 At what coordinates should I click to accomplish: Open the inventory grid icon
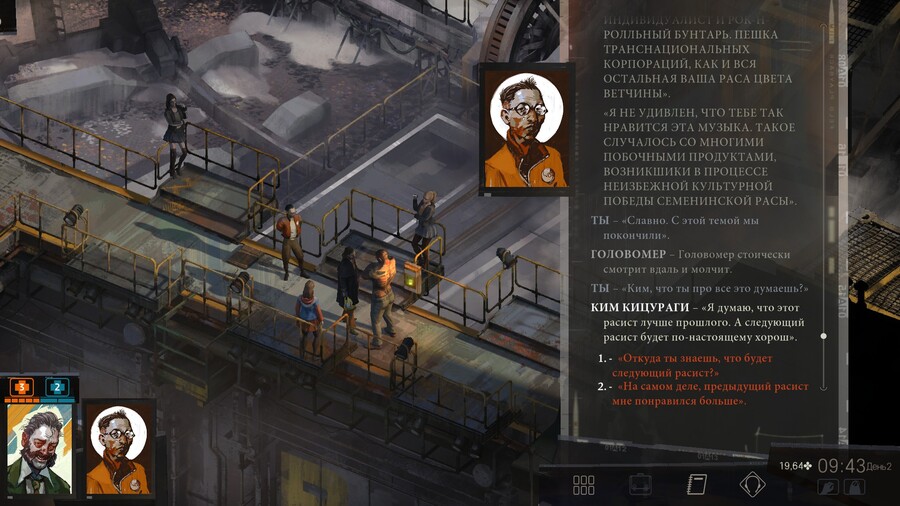tap(584, 485)
